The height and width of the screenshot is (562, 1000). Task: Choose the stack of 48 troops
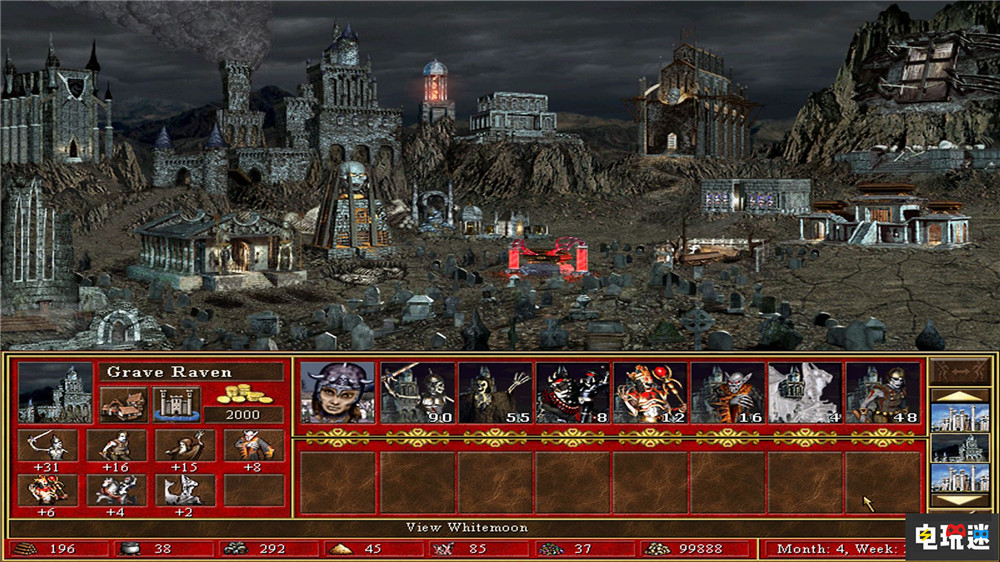pyautogui.click(x=883, y=392)
